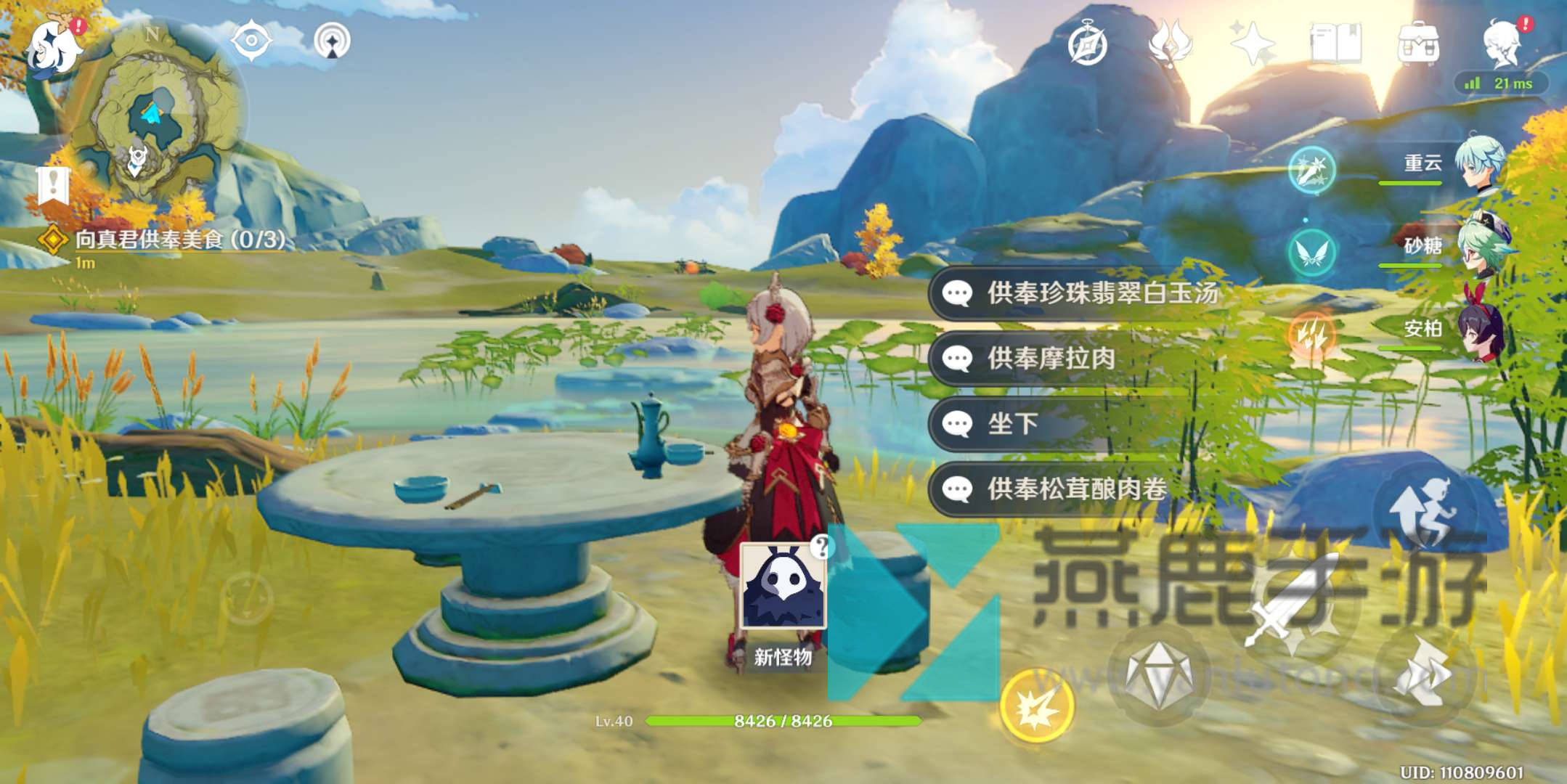Open the adventurer handbook book icon
Screen dimensions: 1567x784
point(1335,44)
